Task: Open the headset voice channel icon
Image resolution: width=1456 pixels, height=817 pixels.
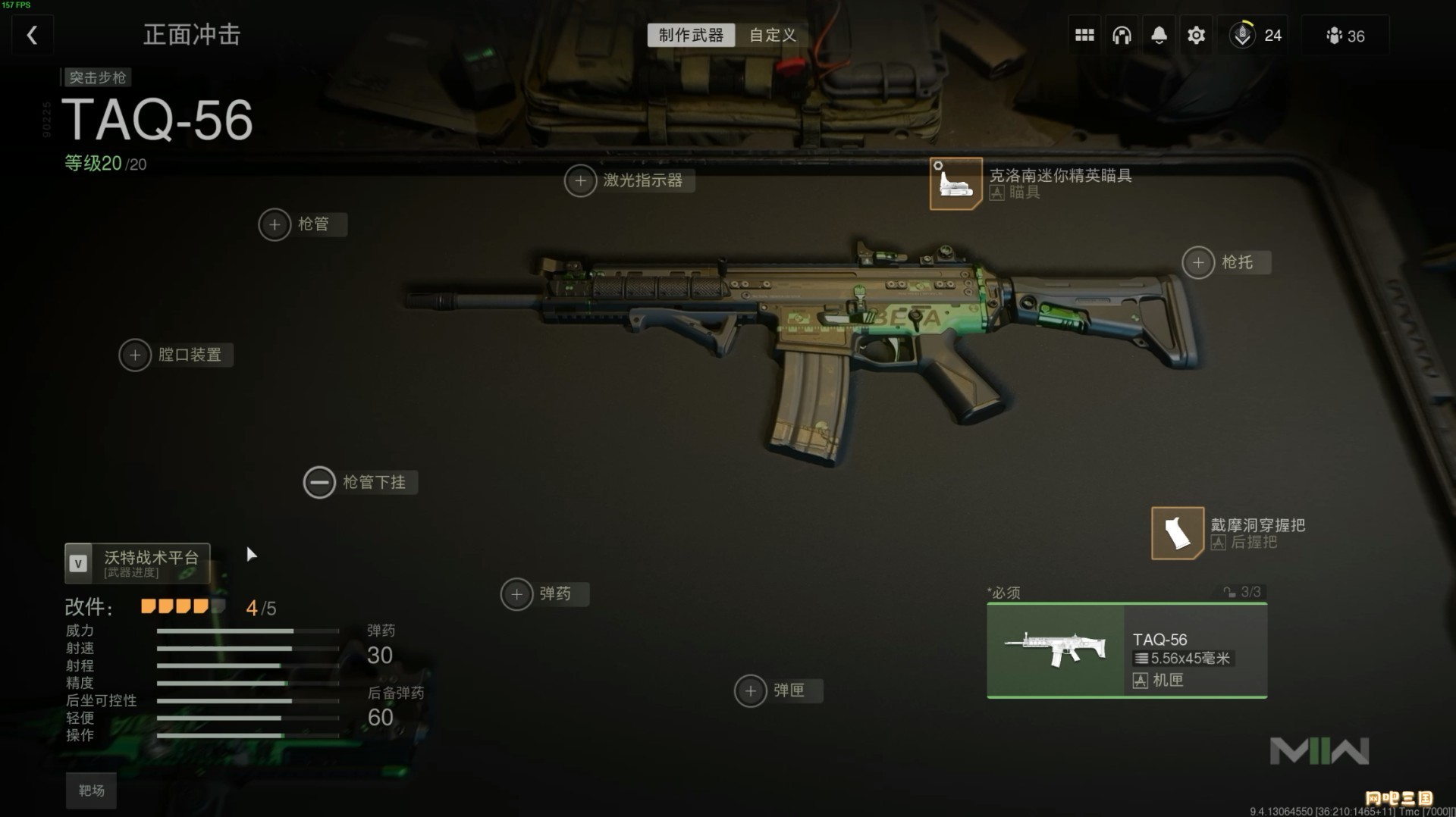Action: [x=1122, y=35]
